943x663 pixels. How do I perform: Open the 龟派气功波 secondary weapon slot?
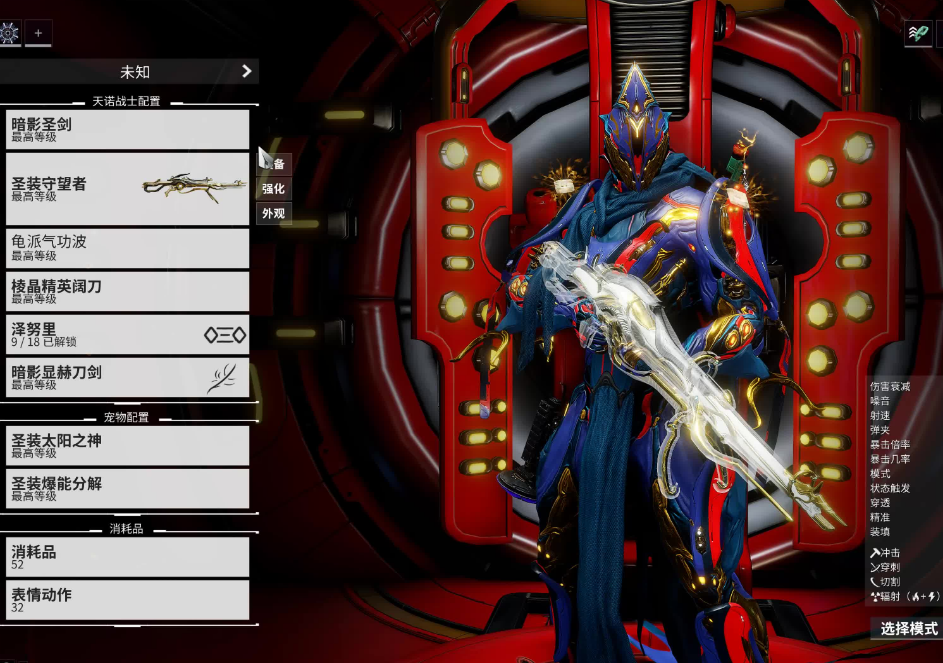tap(125, 248)
